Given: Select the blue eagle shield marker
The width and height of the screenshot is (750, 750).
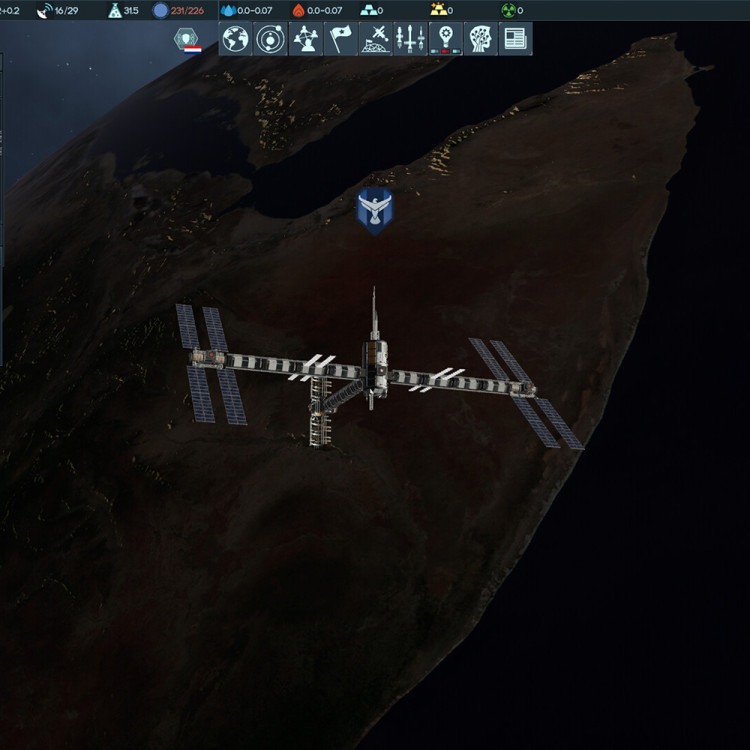Looking at the screenshot, I should [x=375, y=211].
